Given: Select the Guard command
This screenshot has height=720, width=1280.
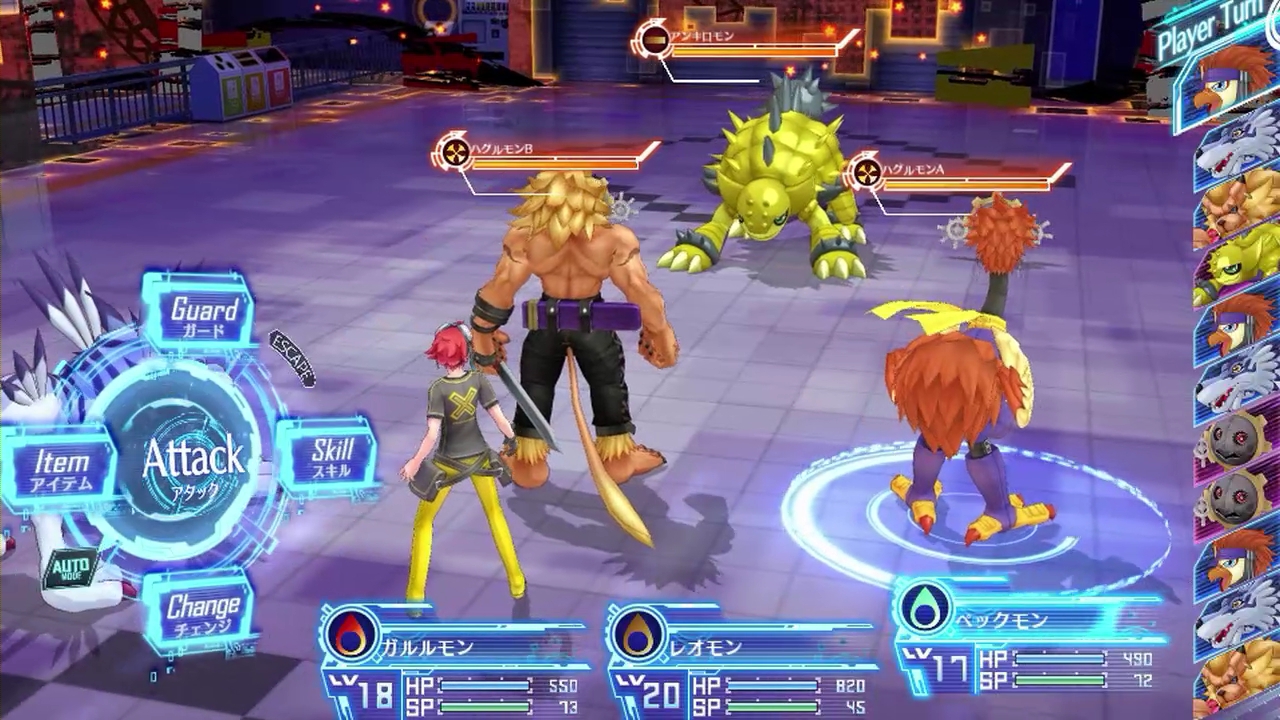Looking at the screenshot, I should 203,315.
